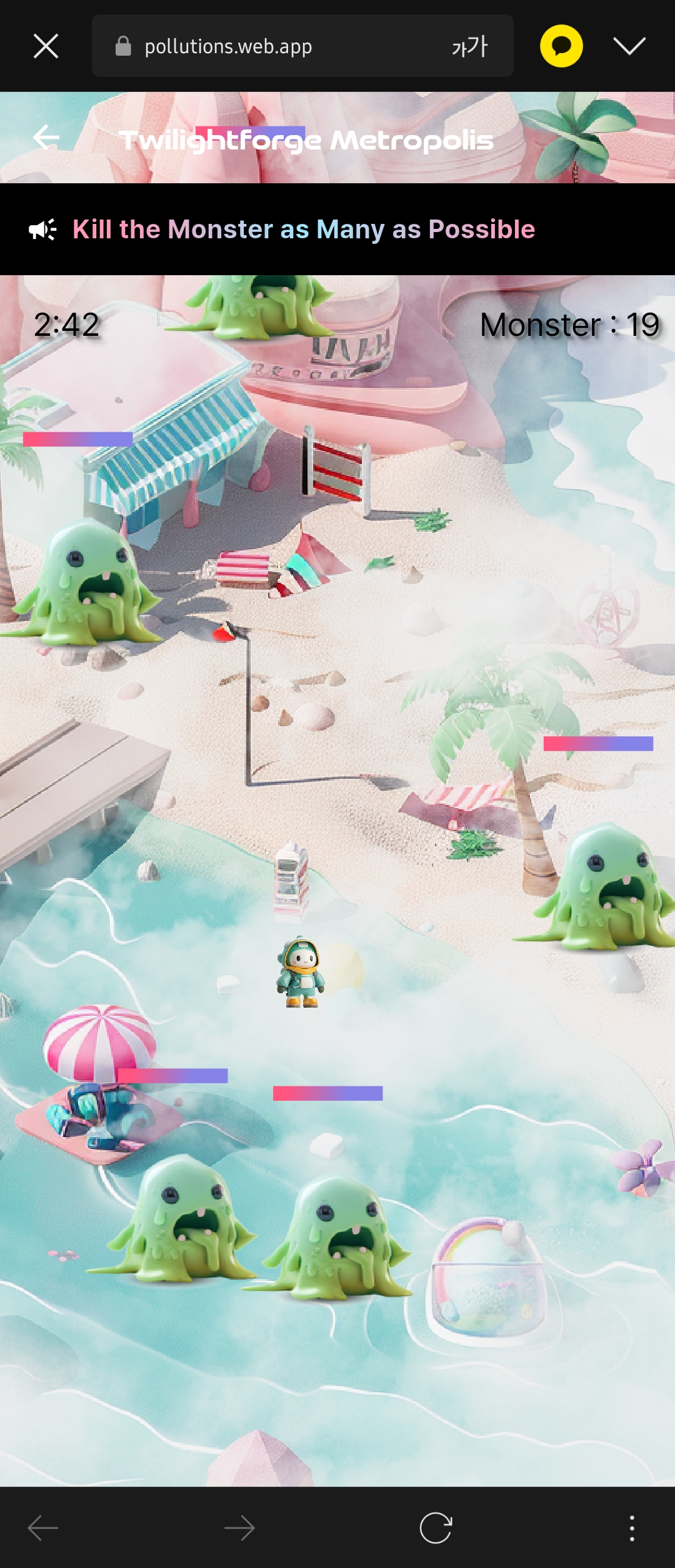Go back using the white arrow beside the title
The image size is (675, 1568).
point(46,138)
